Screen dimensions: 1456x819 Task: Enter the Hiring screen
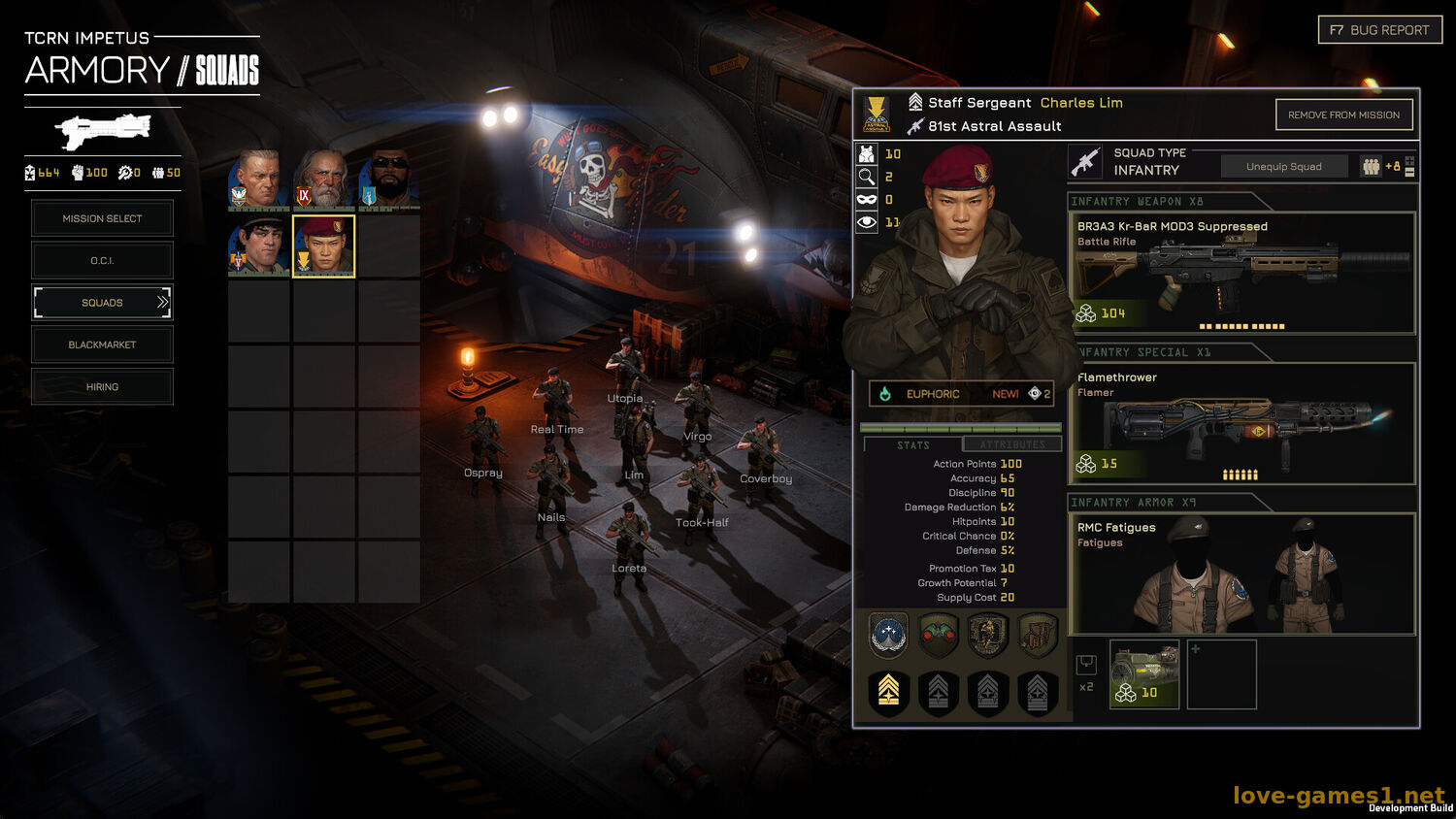coord(102,387)
